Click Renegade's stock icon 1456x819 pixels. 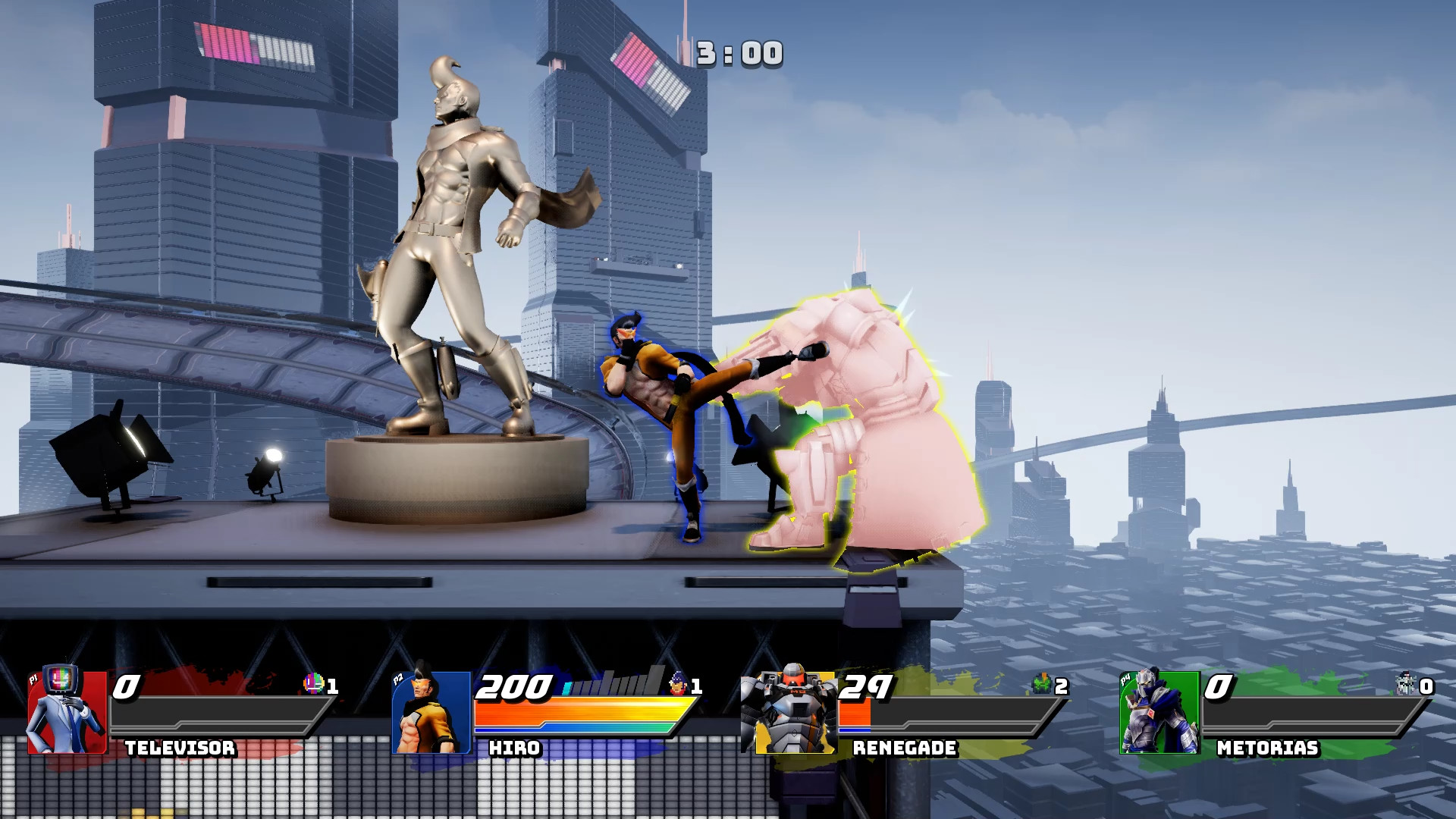point(1042,684)
